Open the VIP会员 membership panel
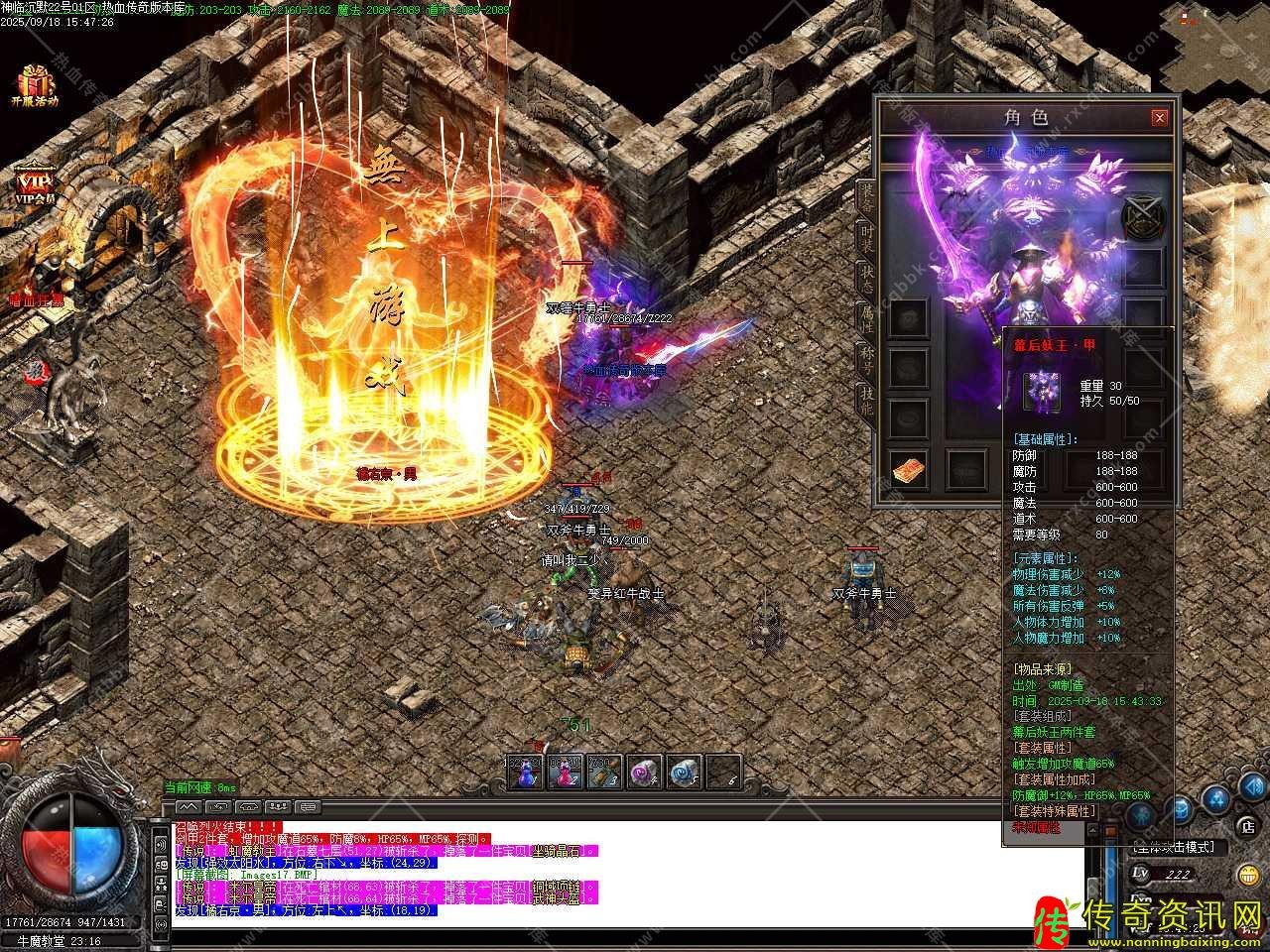 tap(35, 184)
